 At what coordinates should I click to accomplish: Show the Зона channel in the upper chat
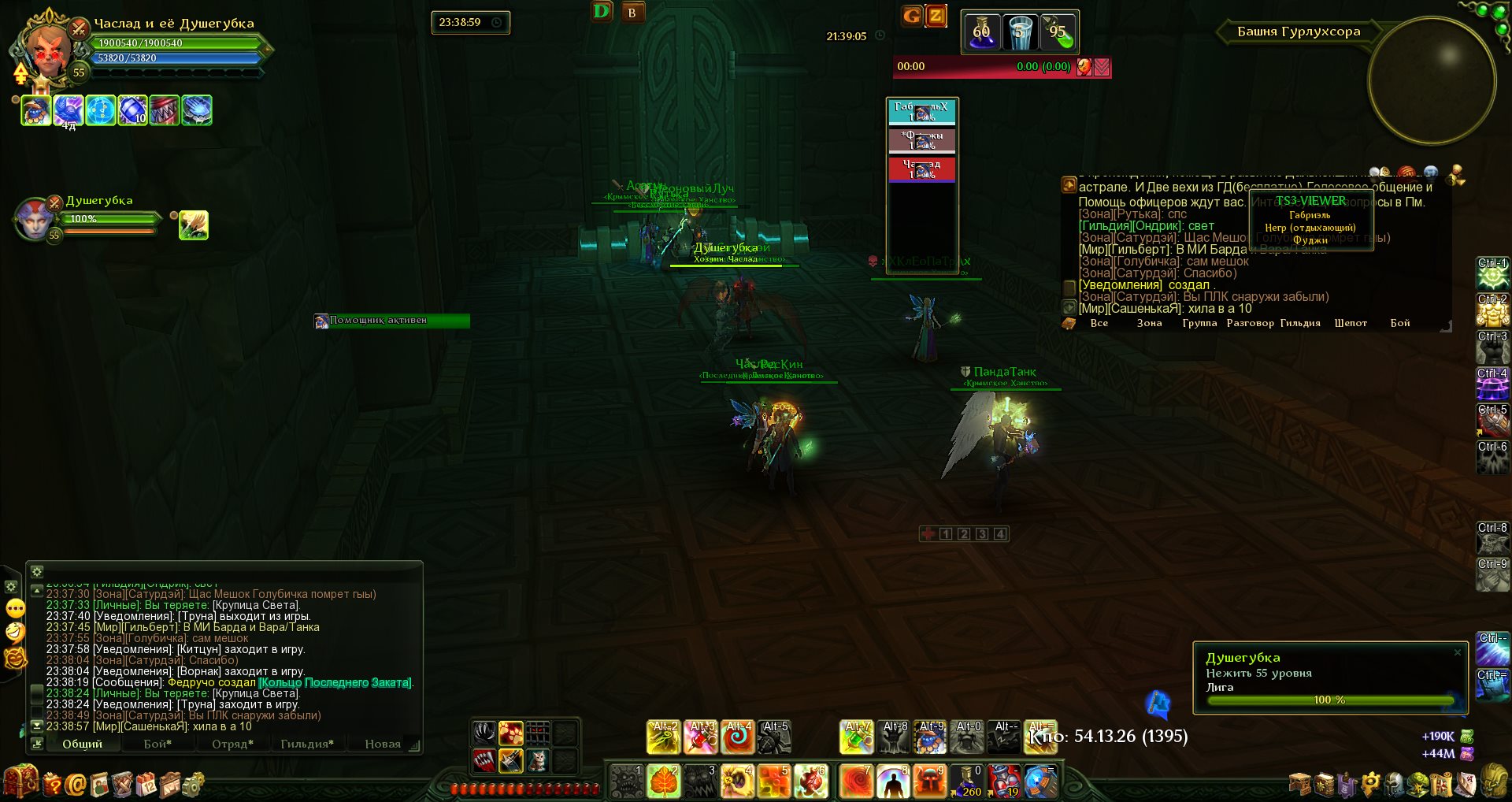point(1149,323)
